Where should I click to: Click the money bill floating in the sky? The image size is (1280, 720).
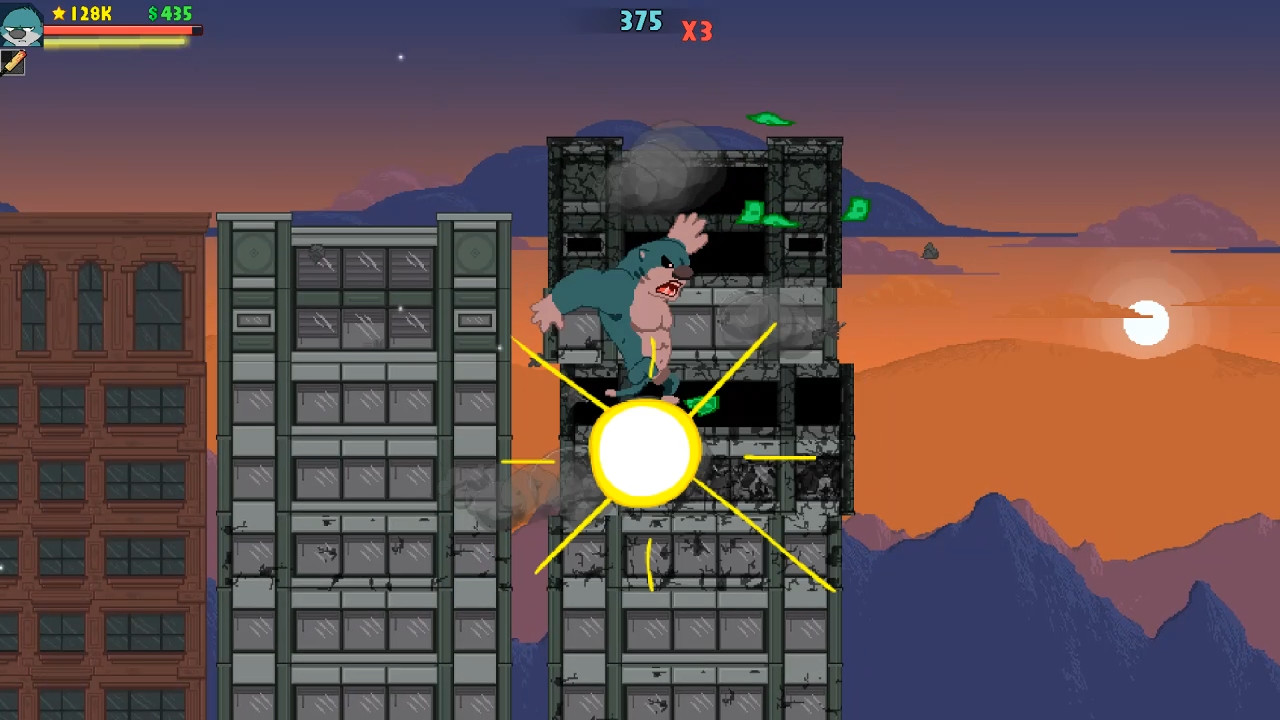pos(855,208)
